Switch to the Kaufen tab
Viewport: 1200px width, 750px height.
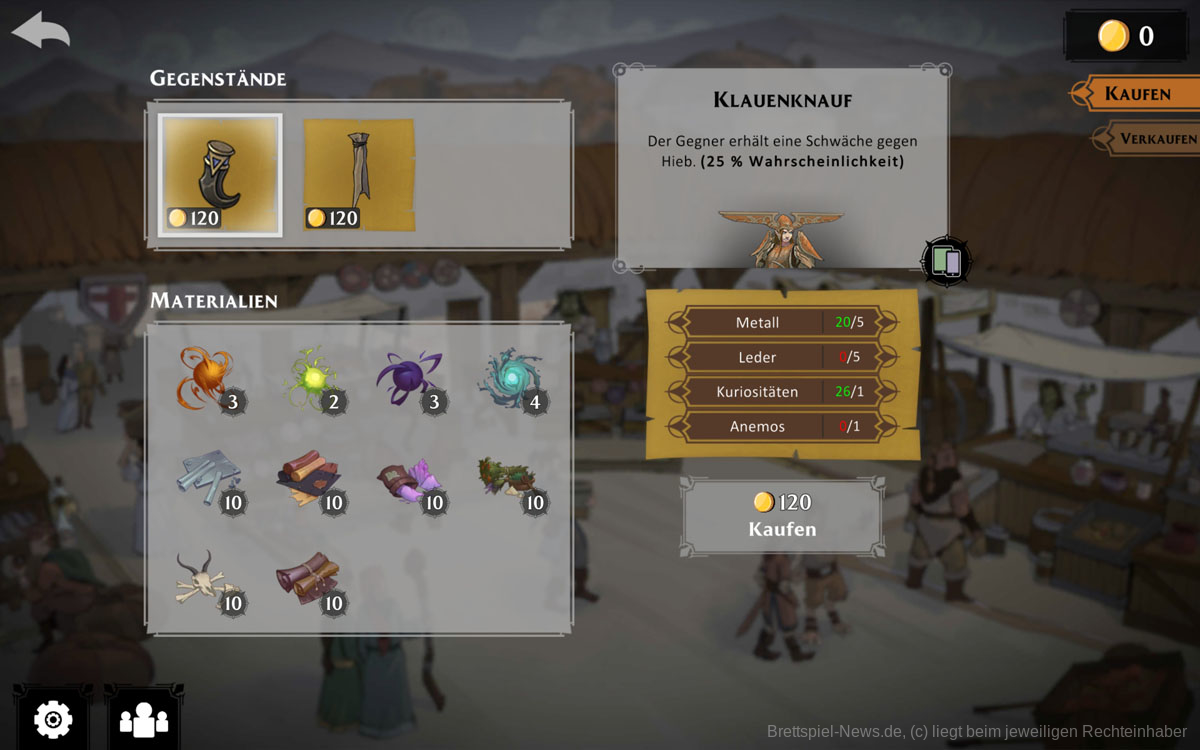point(1137,94)
